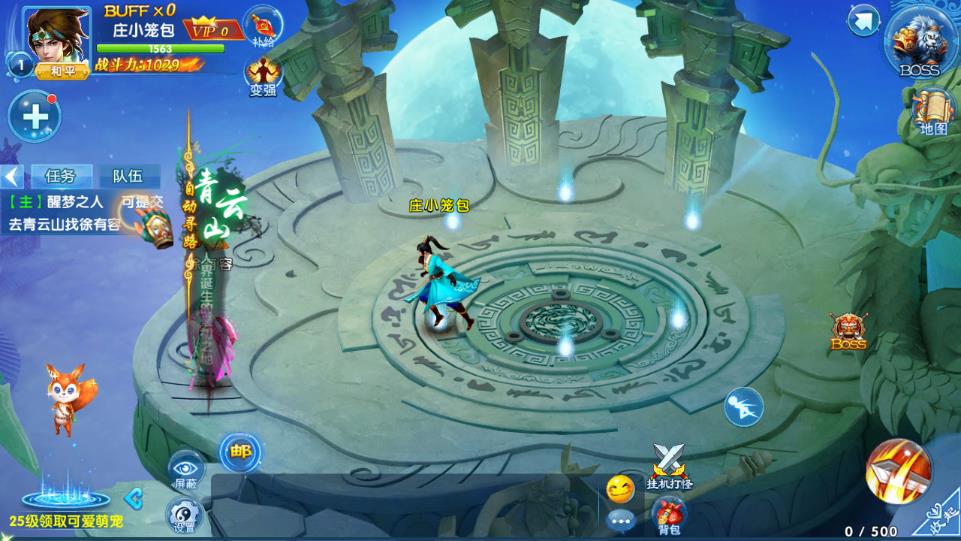Click the small red BOSS demon icon
The width and height of the screenshot is (961, 541).
848,331
